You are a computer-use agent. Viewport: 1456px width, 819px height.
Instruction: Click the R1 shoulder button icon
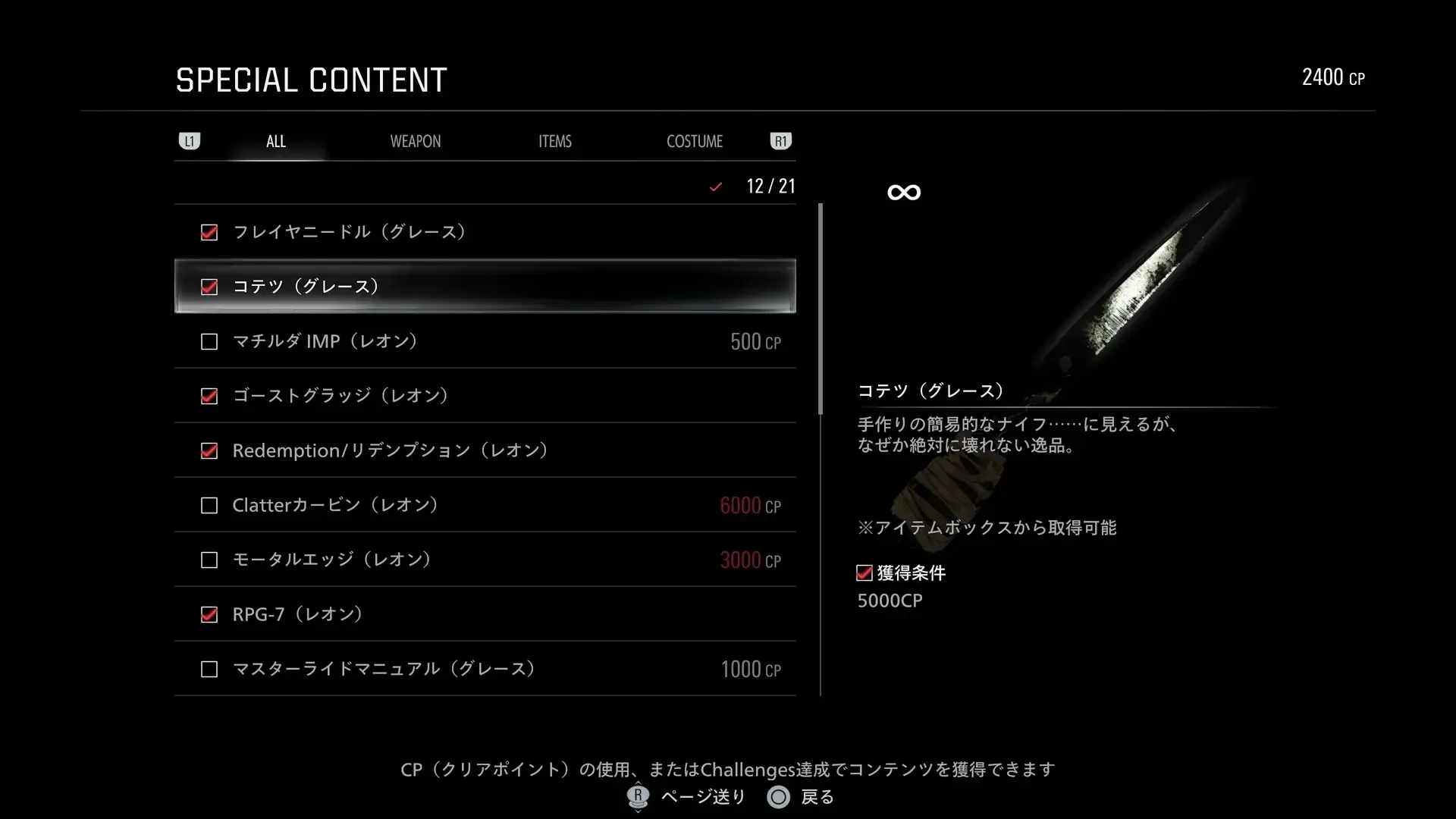(780, 140)
